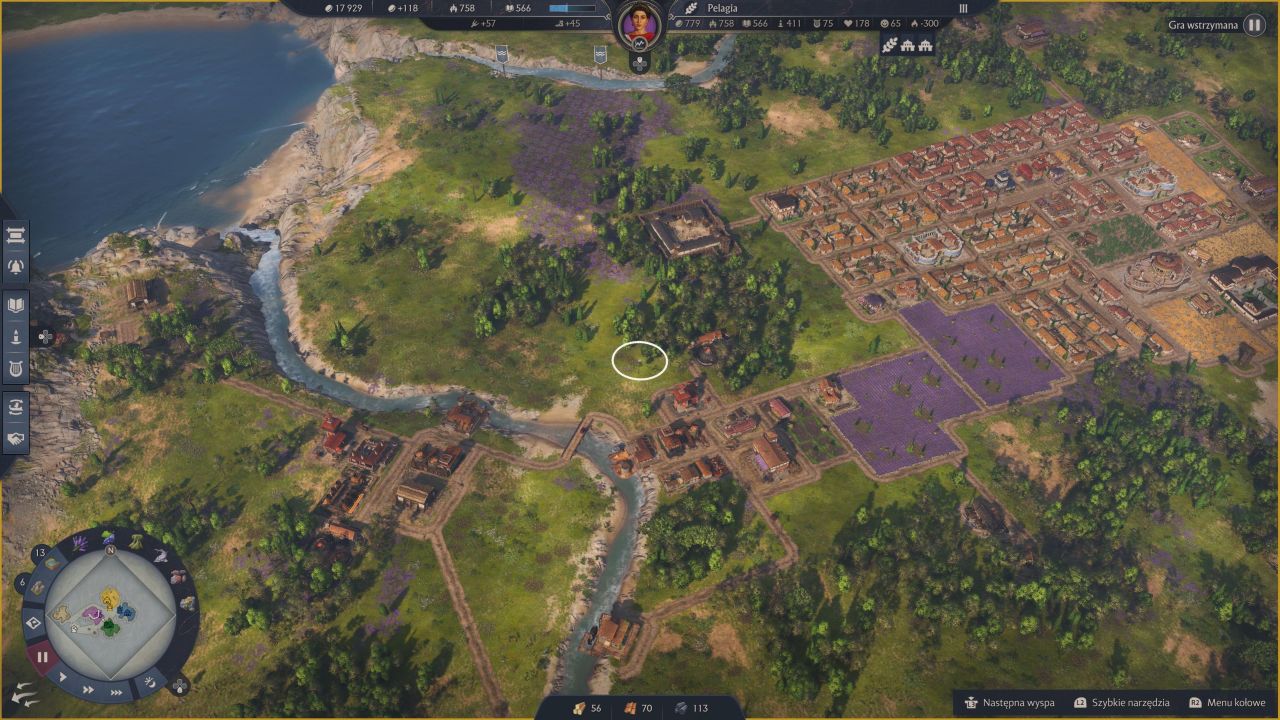Open the scroll banner icon in left sidebar

click(16, 236)
